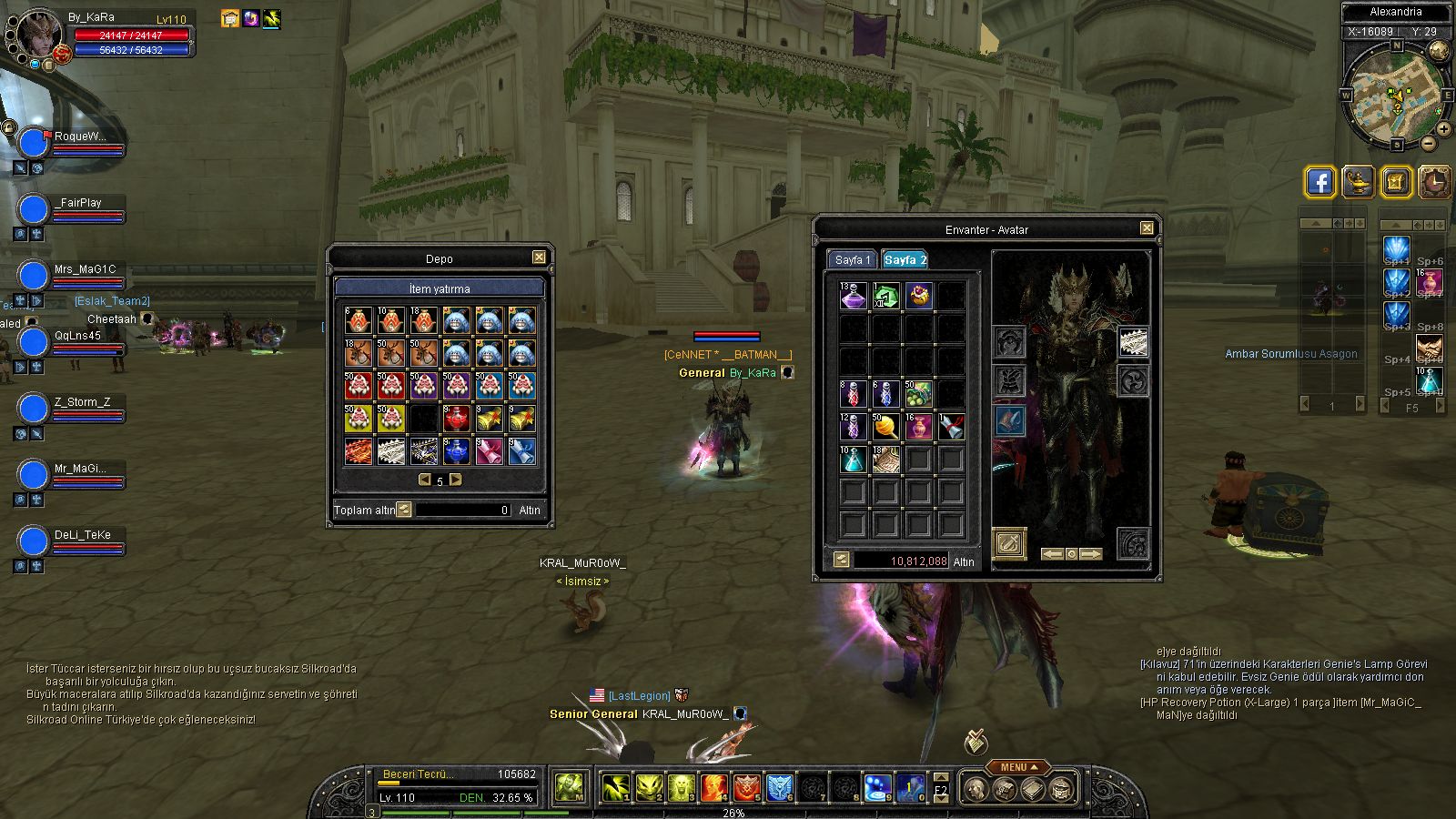
Task: Open the Facebook shortcut button
Action: pos(1319,182)
